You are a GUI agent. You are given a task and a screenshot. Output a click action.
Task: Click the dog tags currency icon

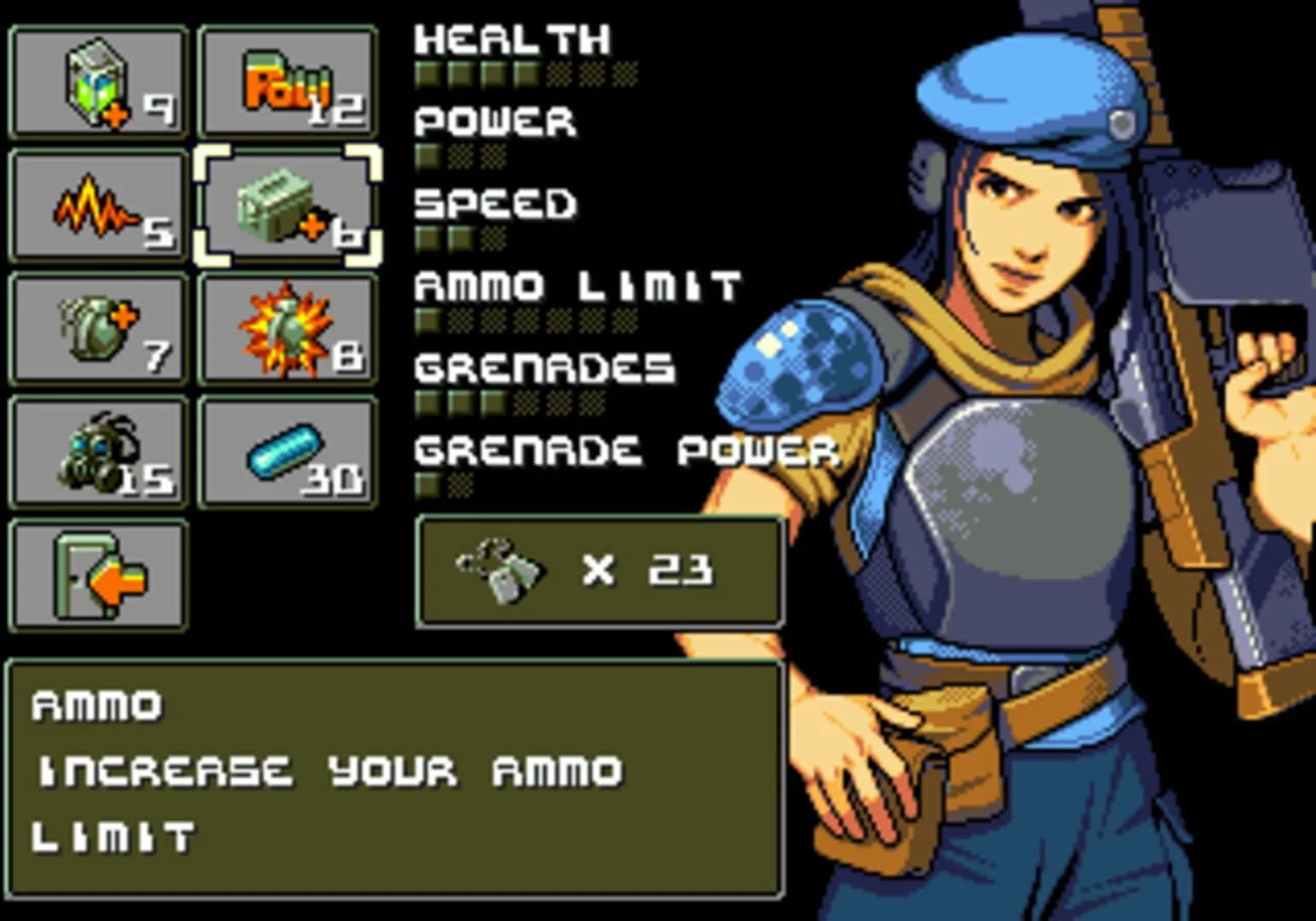[499, 571]
